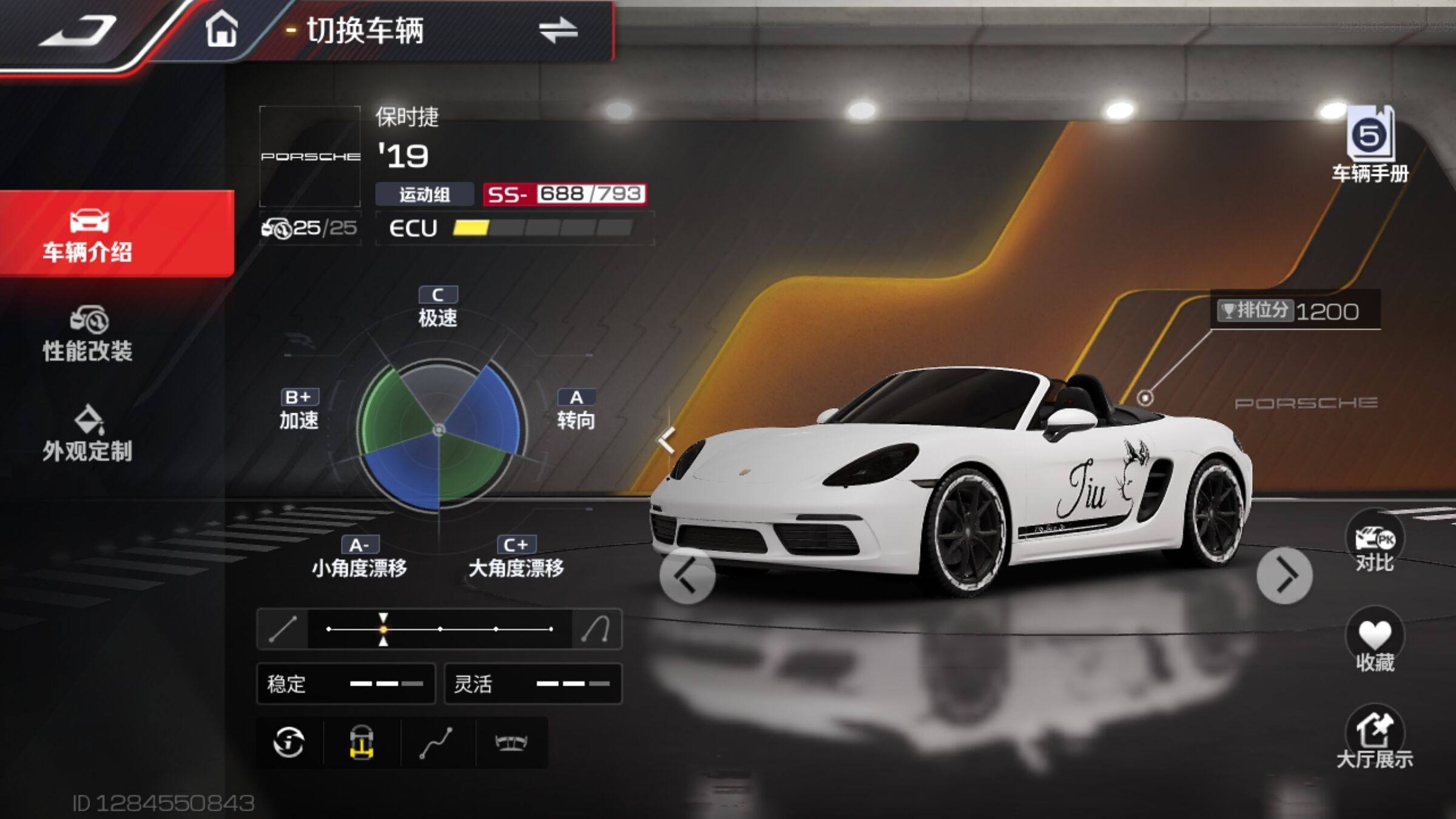Open the 车辆手册 vehicle handbook
The width and height of the screenshot is (1456, 819).
[1370, 146]
